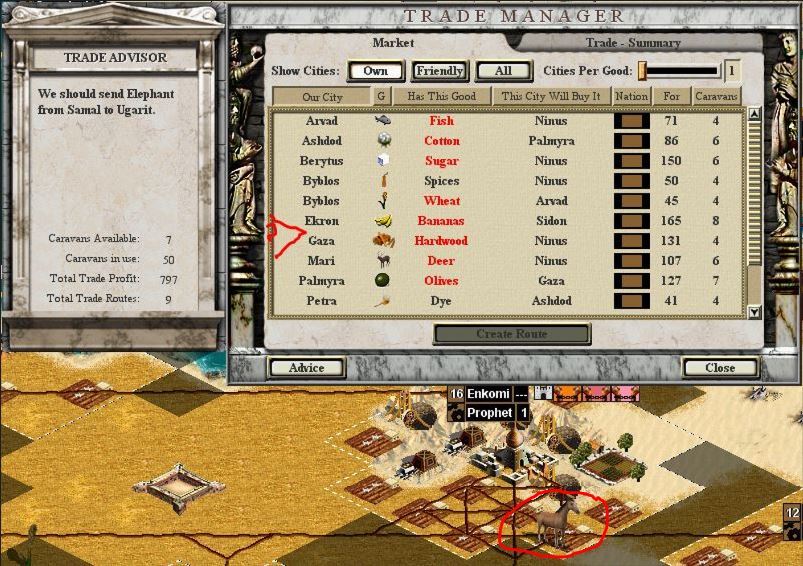
Task: Sort list by Our City column
Action: (322, 97)
